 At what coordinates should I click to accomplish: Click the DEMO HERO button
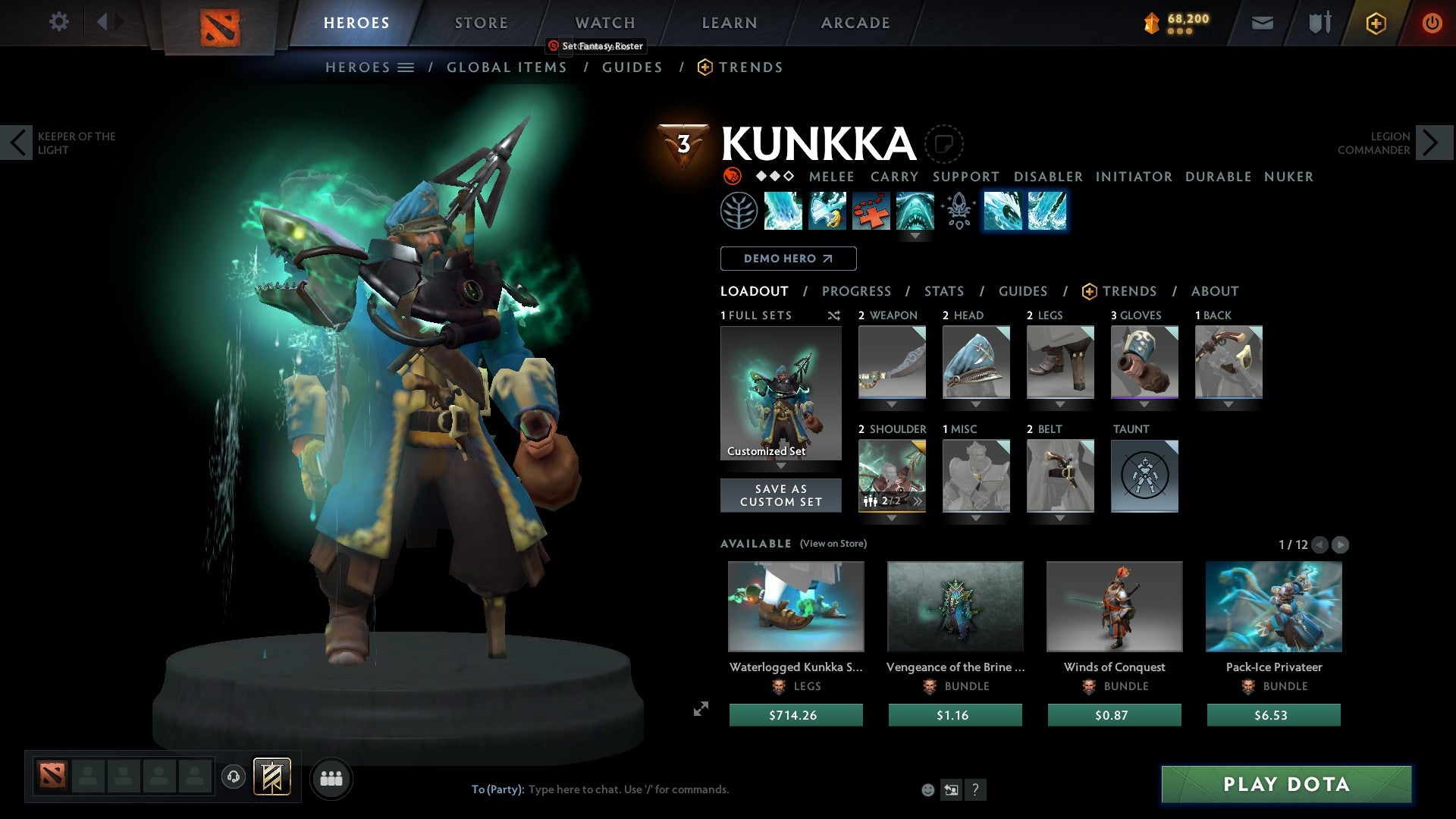[x=787, y=258]
